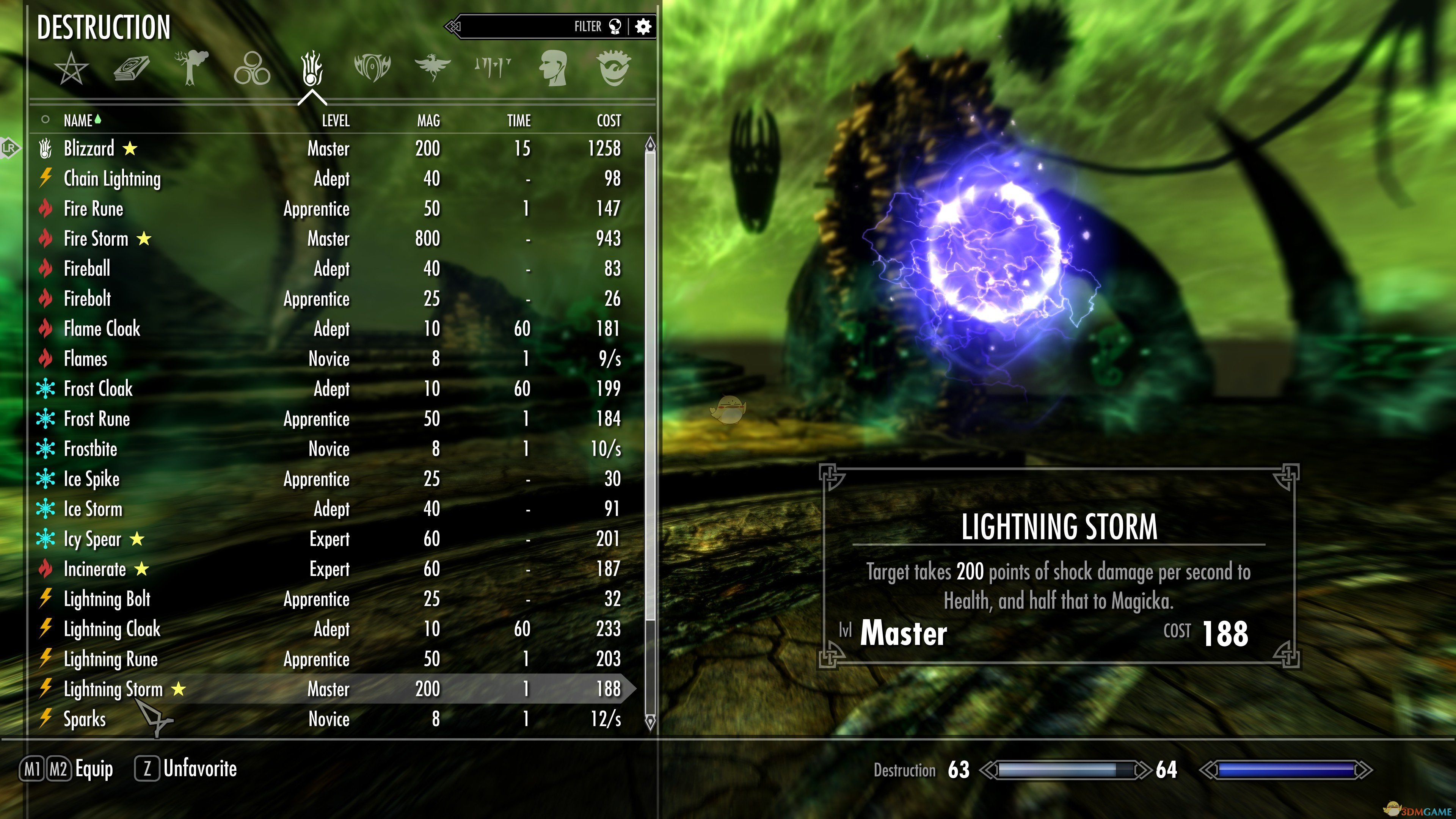Switch to the Active Effects eye tab
Image resolution: width=1456 pixels, height=819 pixels.
(x=613, y=68)
